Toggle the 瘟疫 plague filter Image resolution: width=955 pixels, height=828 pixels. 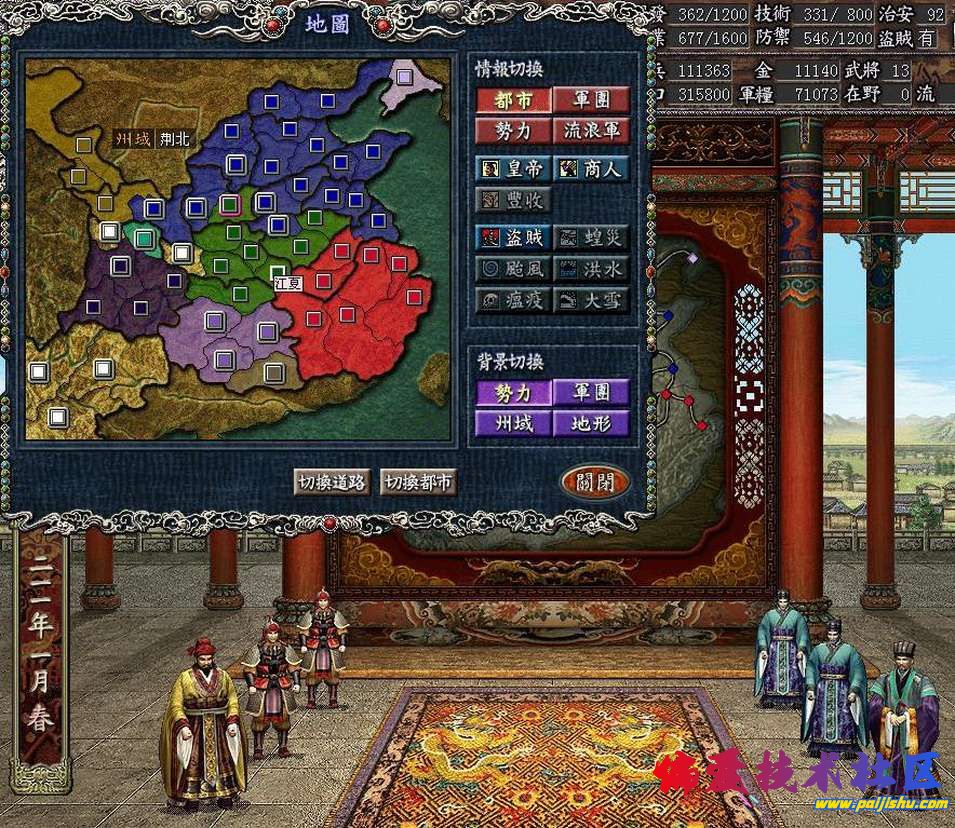click(513, 300)
